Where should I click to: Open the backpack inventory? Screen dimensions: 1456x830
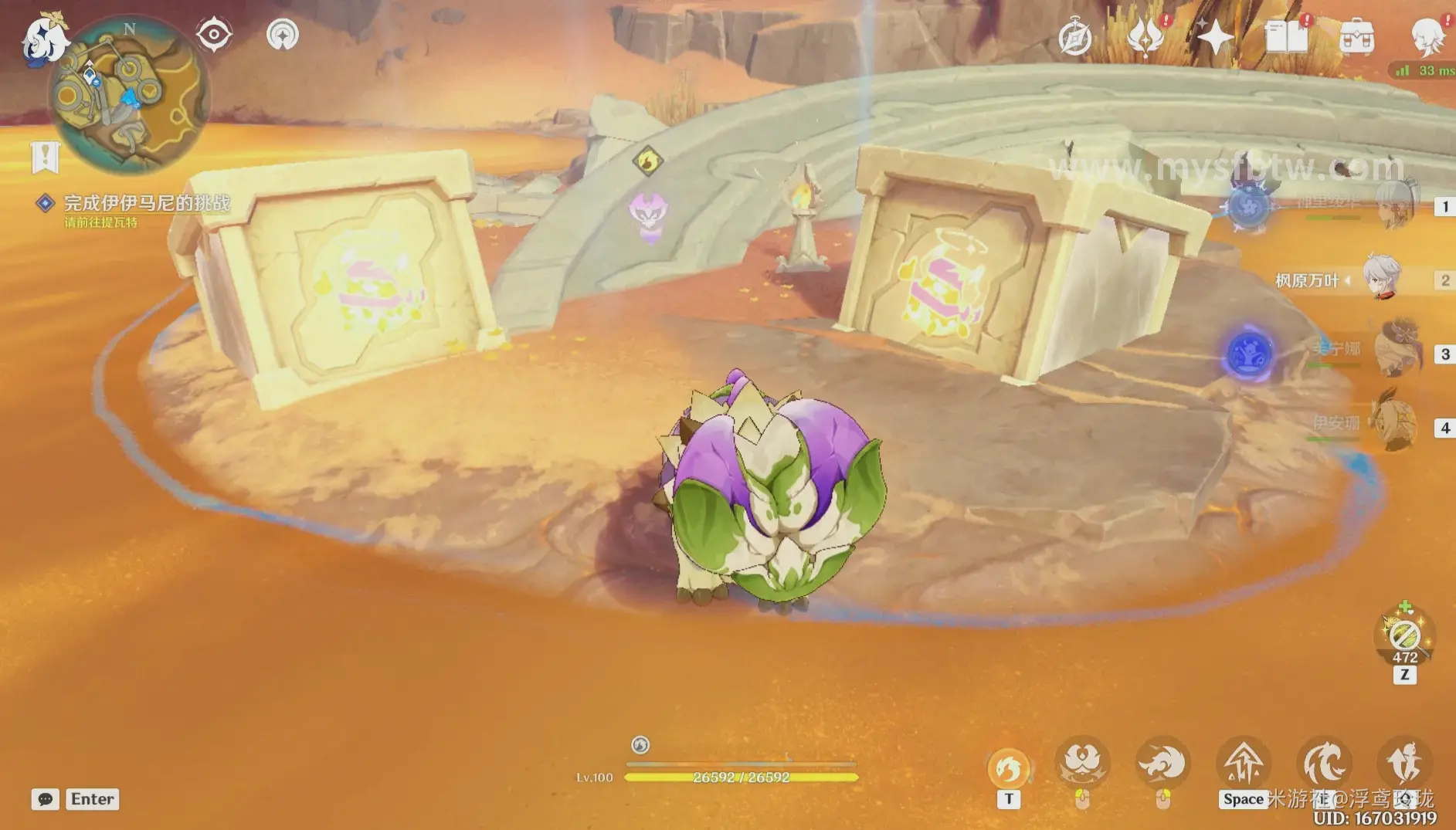[x=1356, y=37]
